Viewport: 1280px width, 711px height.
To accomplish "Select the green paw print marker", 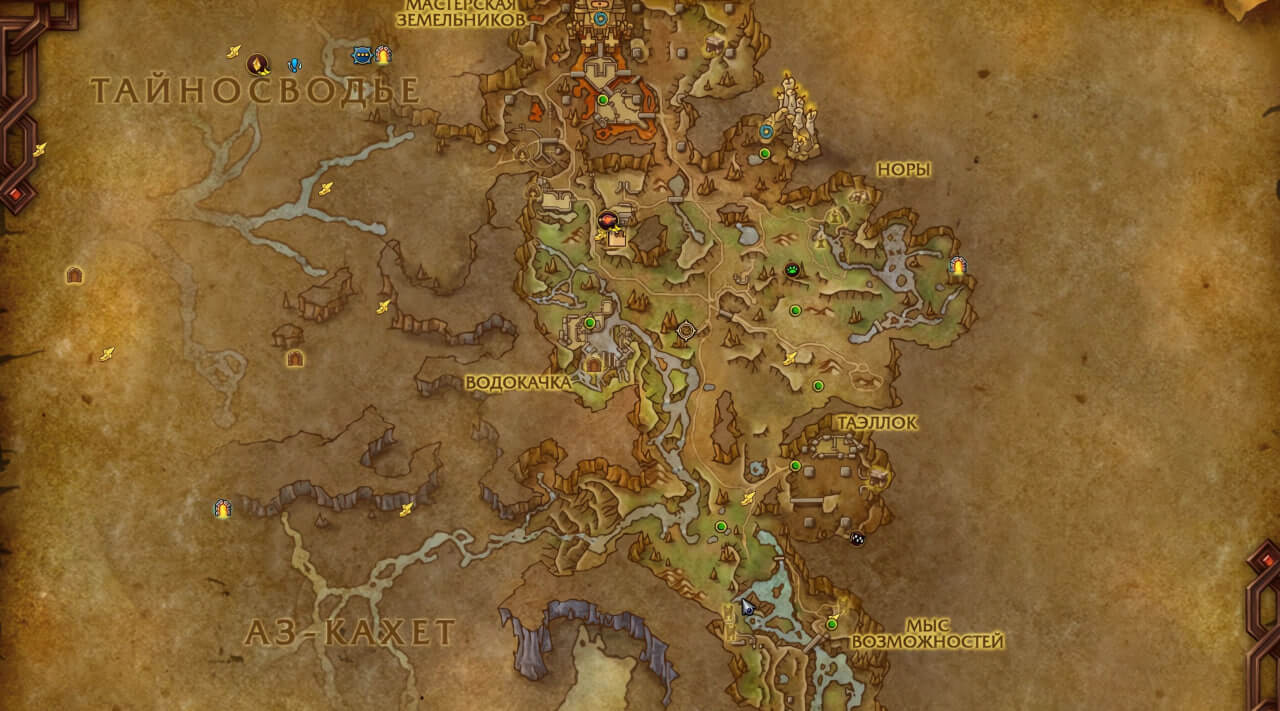I will coord(793,269).
